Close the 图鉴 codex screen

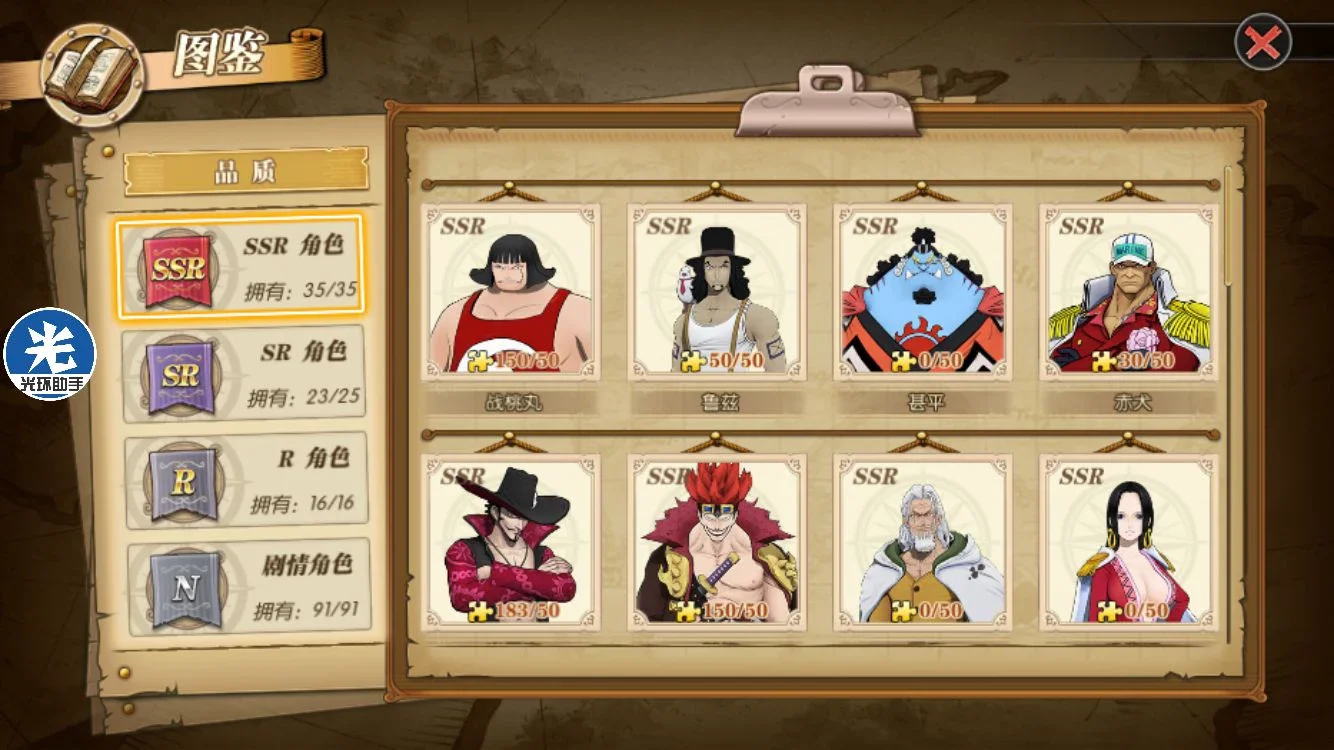point(1264,42)
